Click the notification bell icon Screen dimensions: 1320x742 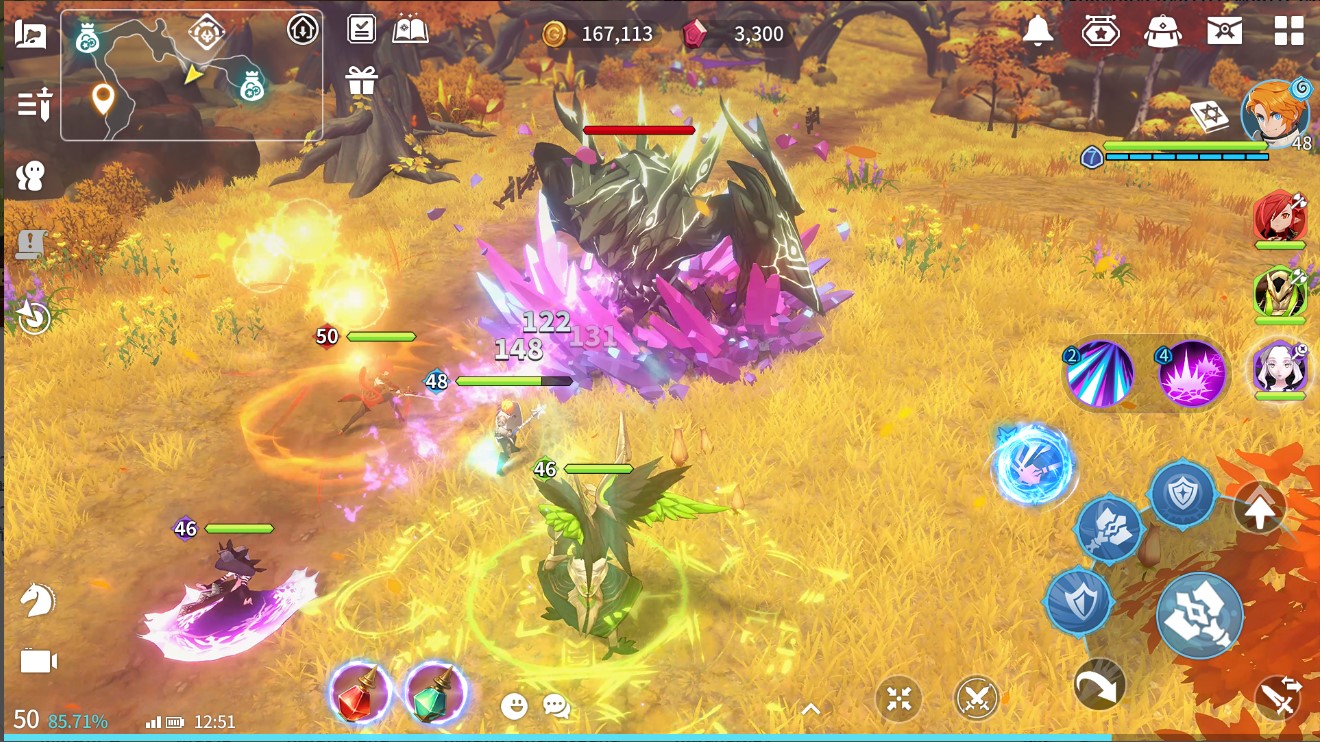tap(1040, 29)
